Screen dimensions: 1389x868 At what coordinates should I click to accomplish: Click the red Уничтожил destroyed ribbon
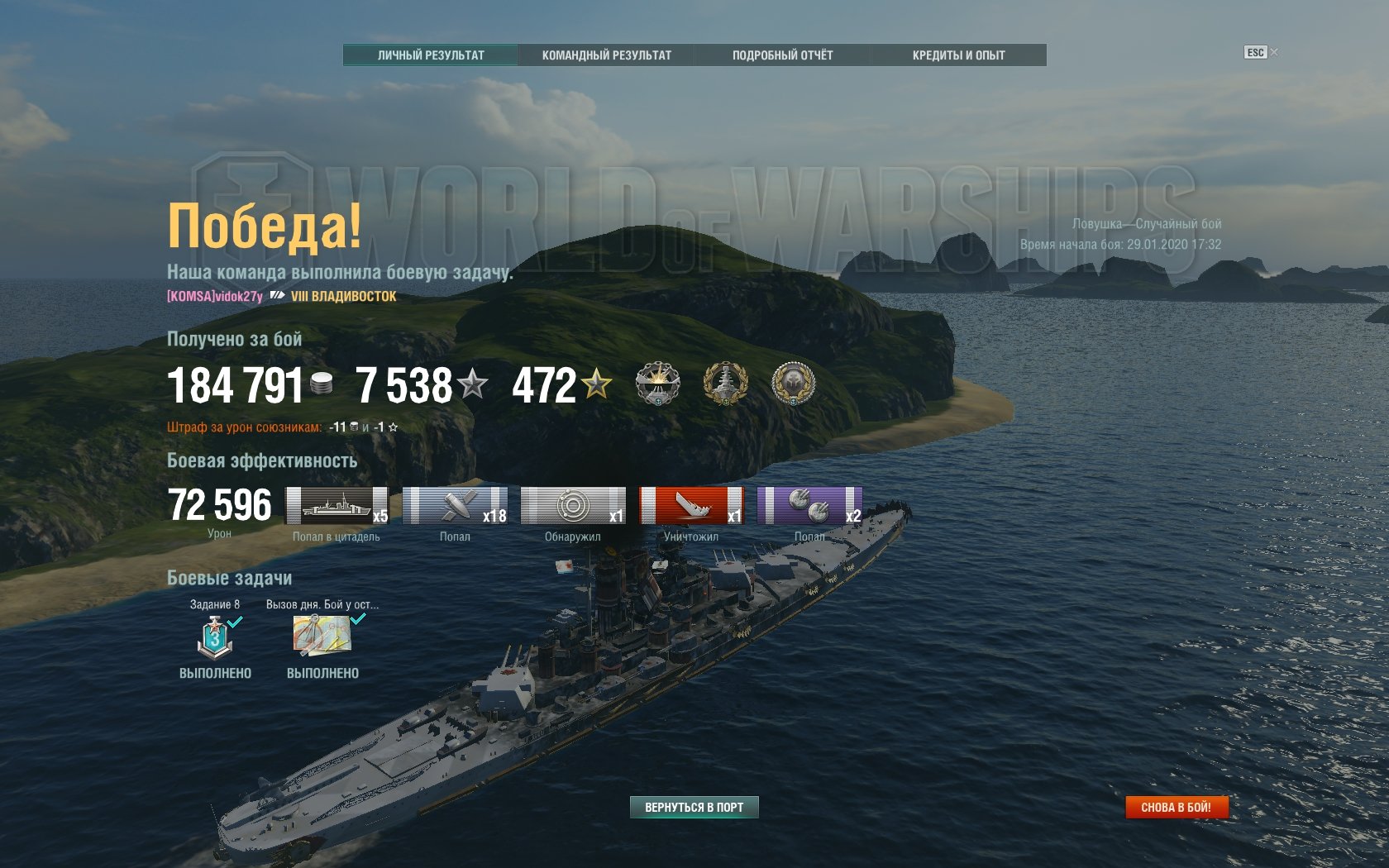click(691, 506)
